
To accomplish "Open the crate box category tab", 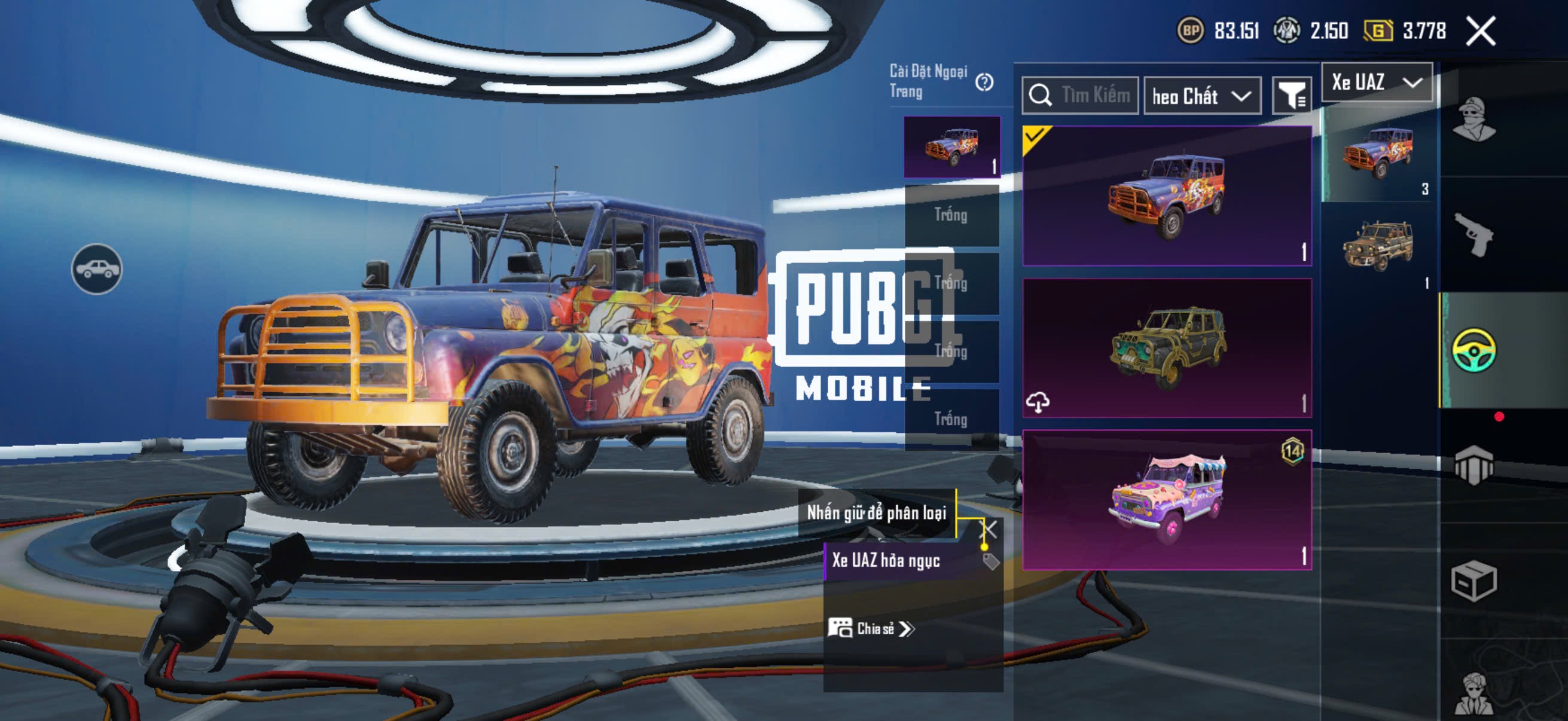I will point(1474,581).
